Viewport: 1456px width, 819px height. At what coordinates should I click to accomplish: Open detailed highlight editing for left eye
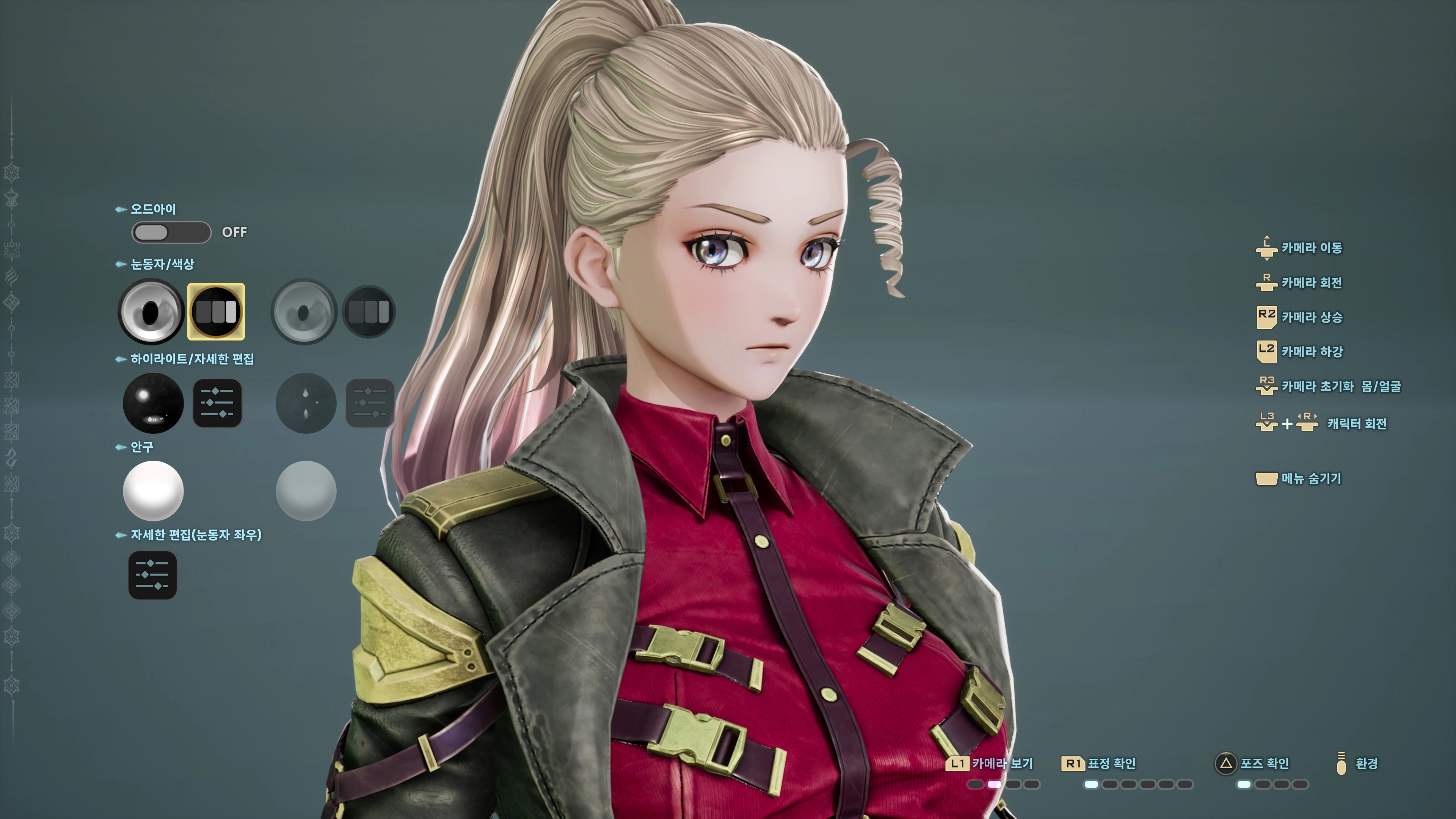tap(218, 403)
